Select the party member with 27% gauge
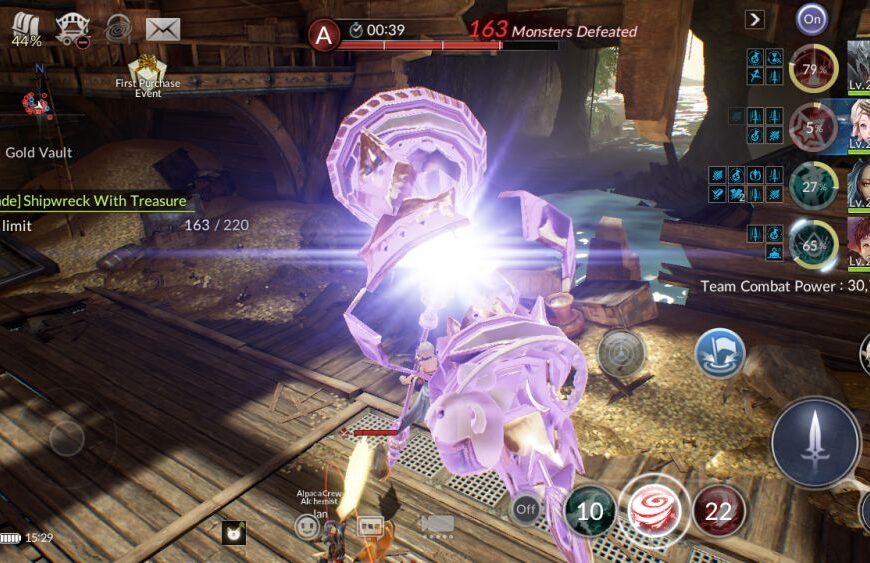870x563 pixels. [812, 186]
